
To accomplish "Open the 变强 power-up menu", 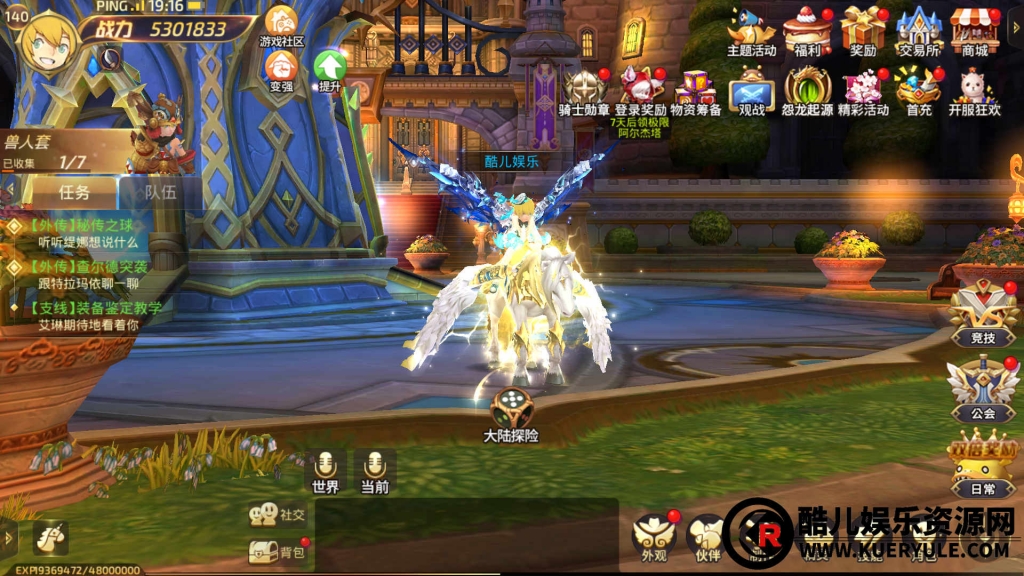I will pos(281,69).
